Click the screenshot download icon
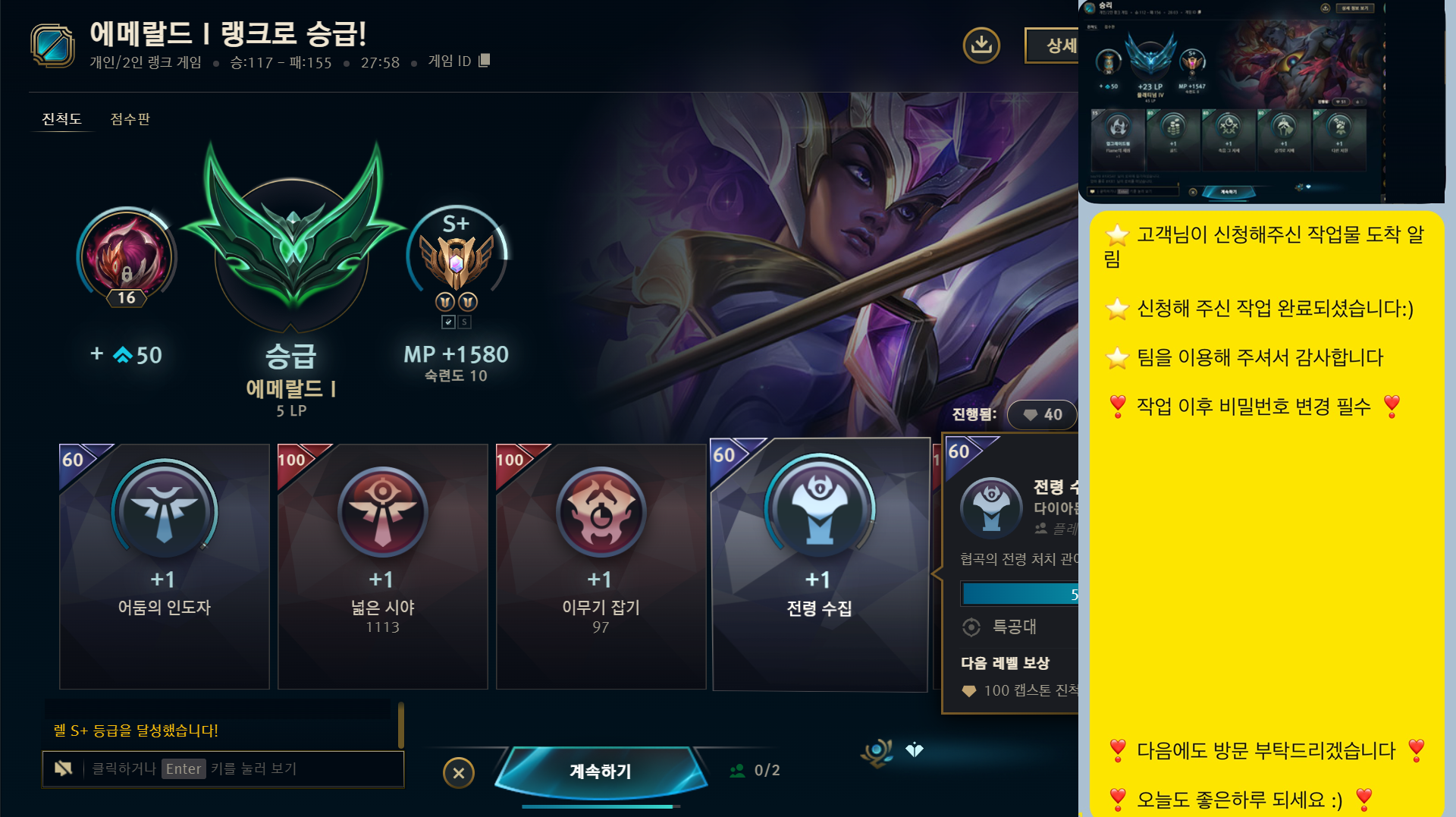The image size is (1456, 817). 982,46
